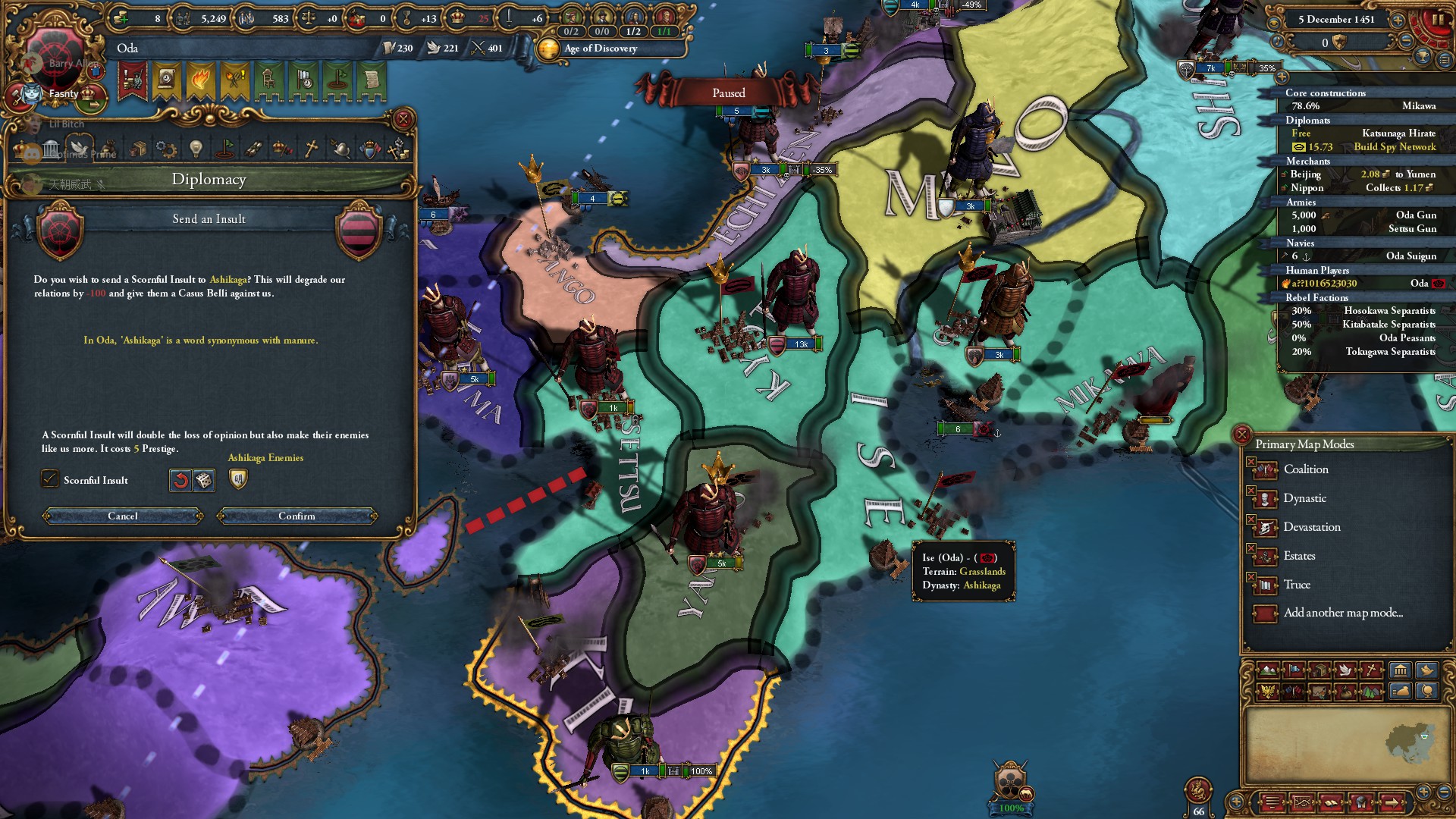This screenshot has height=819, width=1456.
Task: Select the religious map mode dove icon
Action: [x=1345, y=670]
